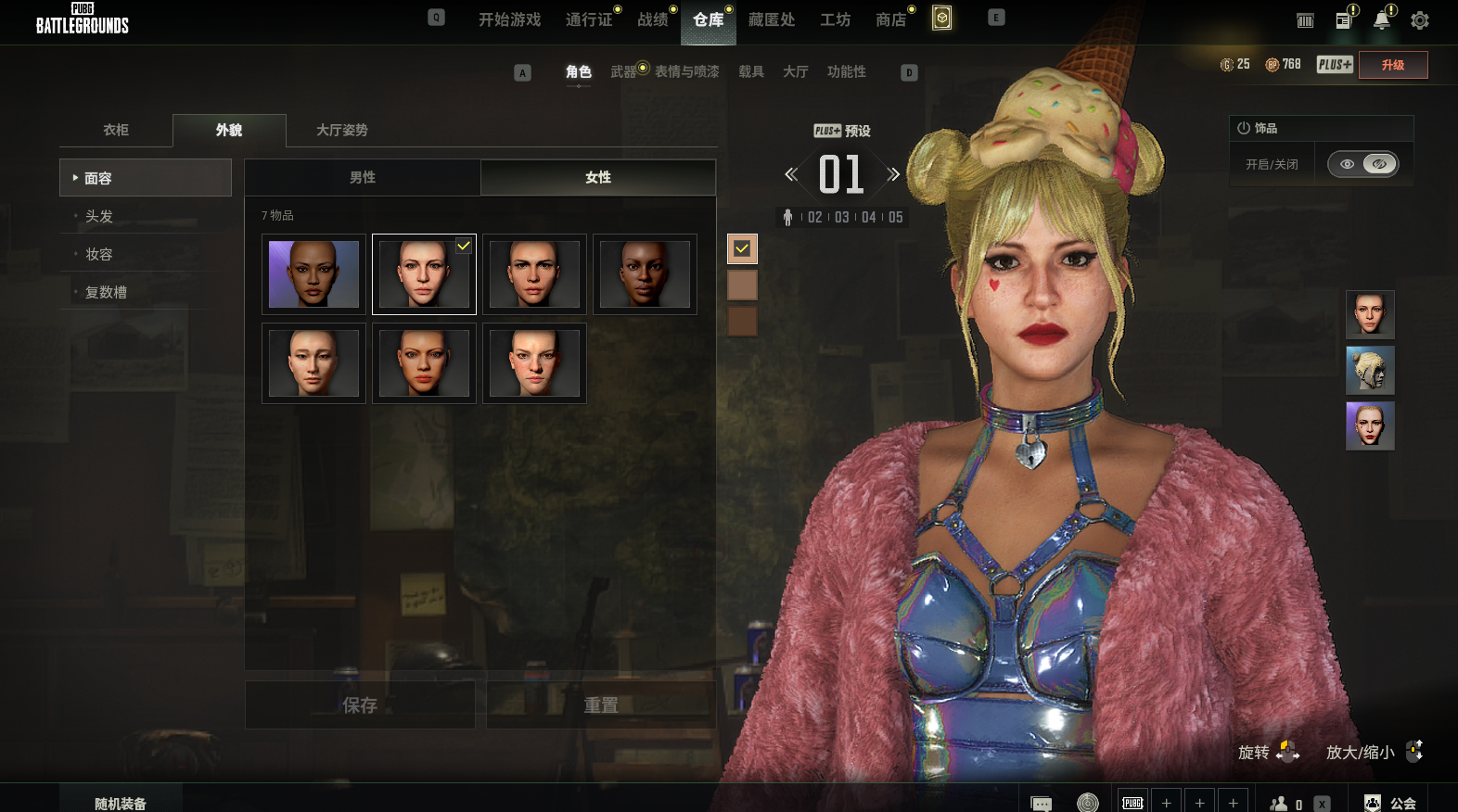Click the 随机装备 random equip button
The width and height of the screenshot is (1458, 812).
[x=121, y=803]
